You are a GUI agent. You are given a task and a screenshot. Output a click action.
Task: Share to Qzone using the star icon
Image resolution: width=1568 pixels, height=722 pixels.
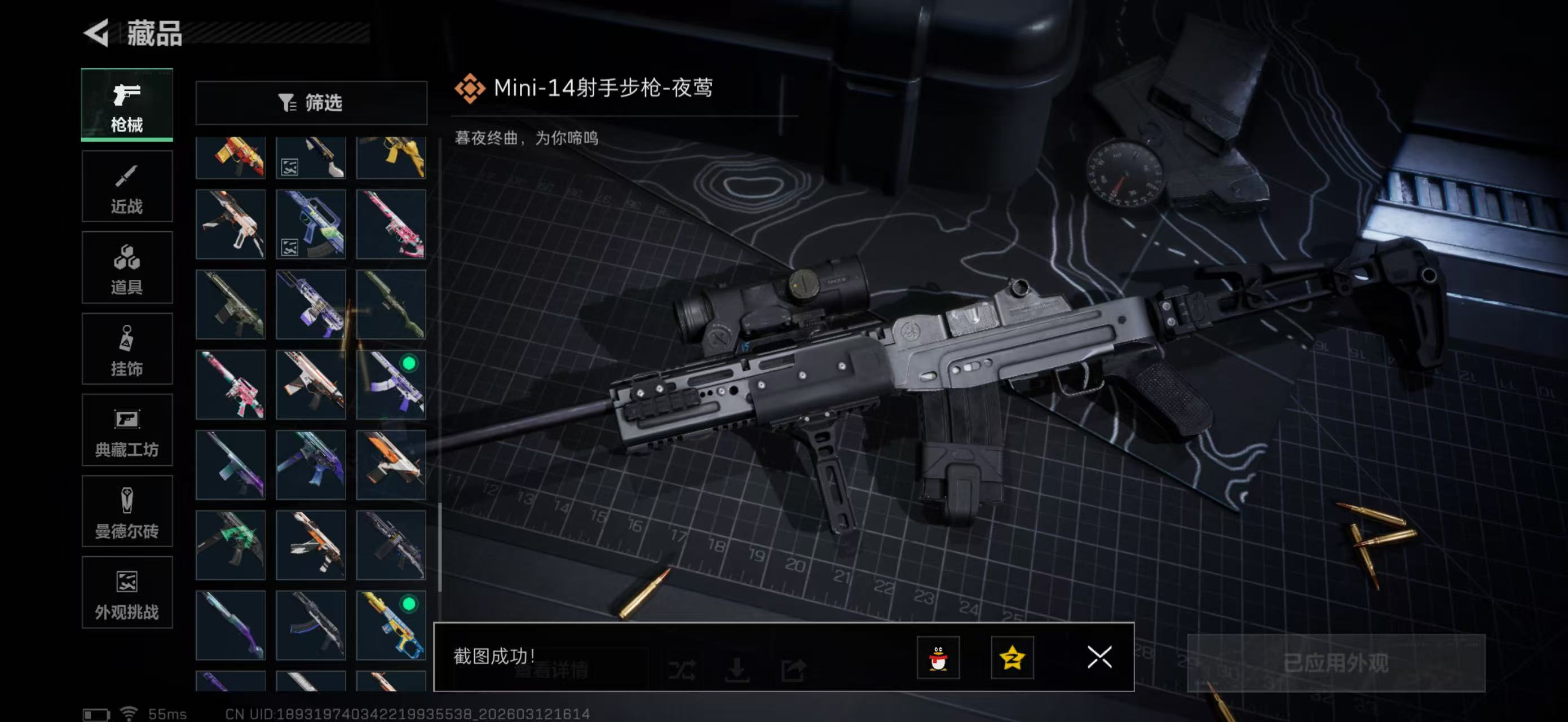1014,658
